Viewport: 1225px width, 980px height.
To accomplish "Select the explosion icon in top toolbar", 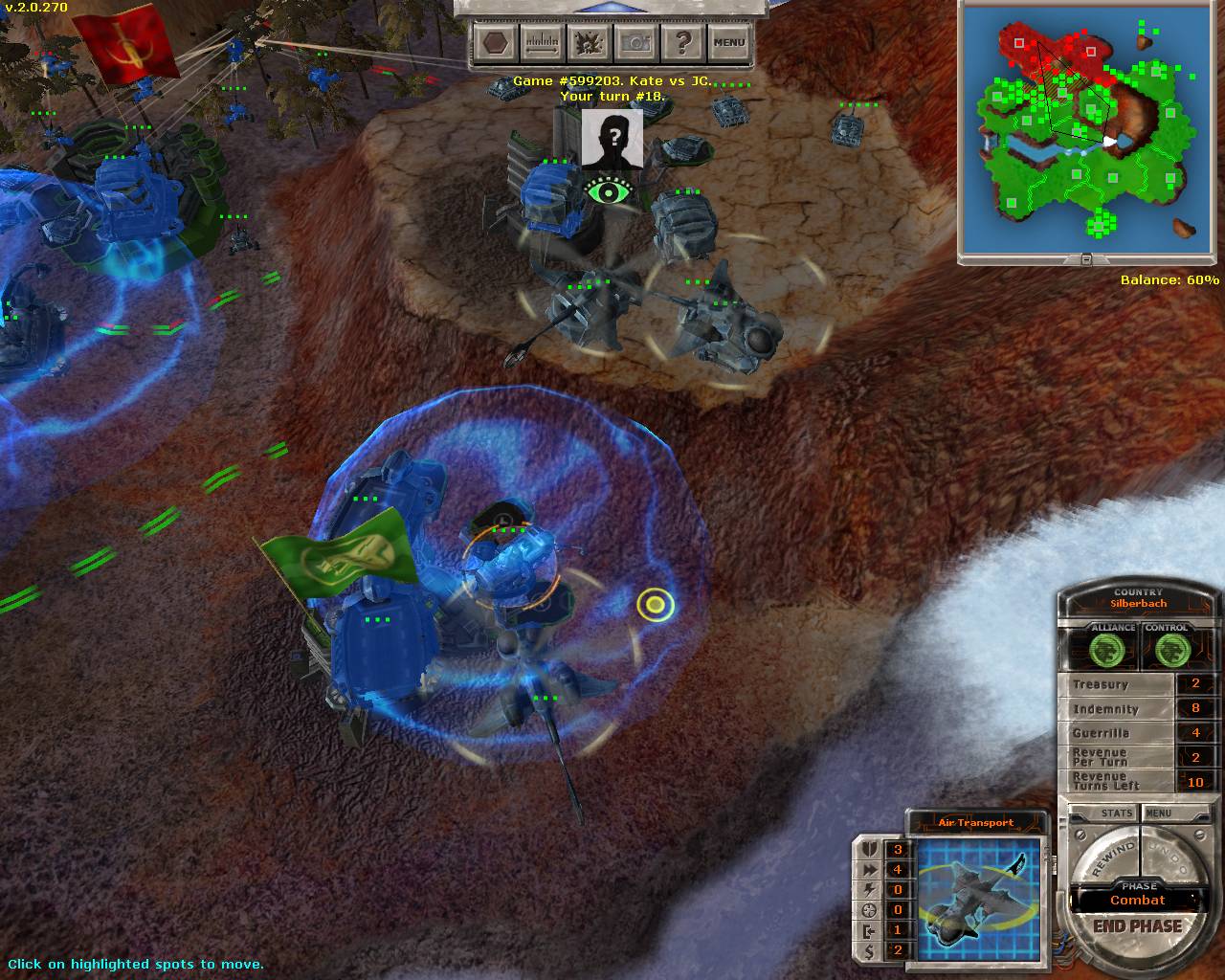I will 588,42.
